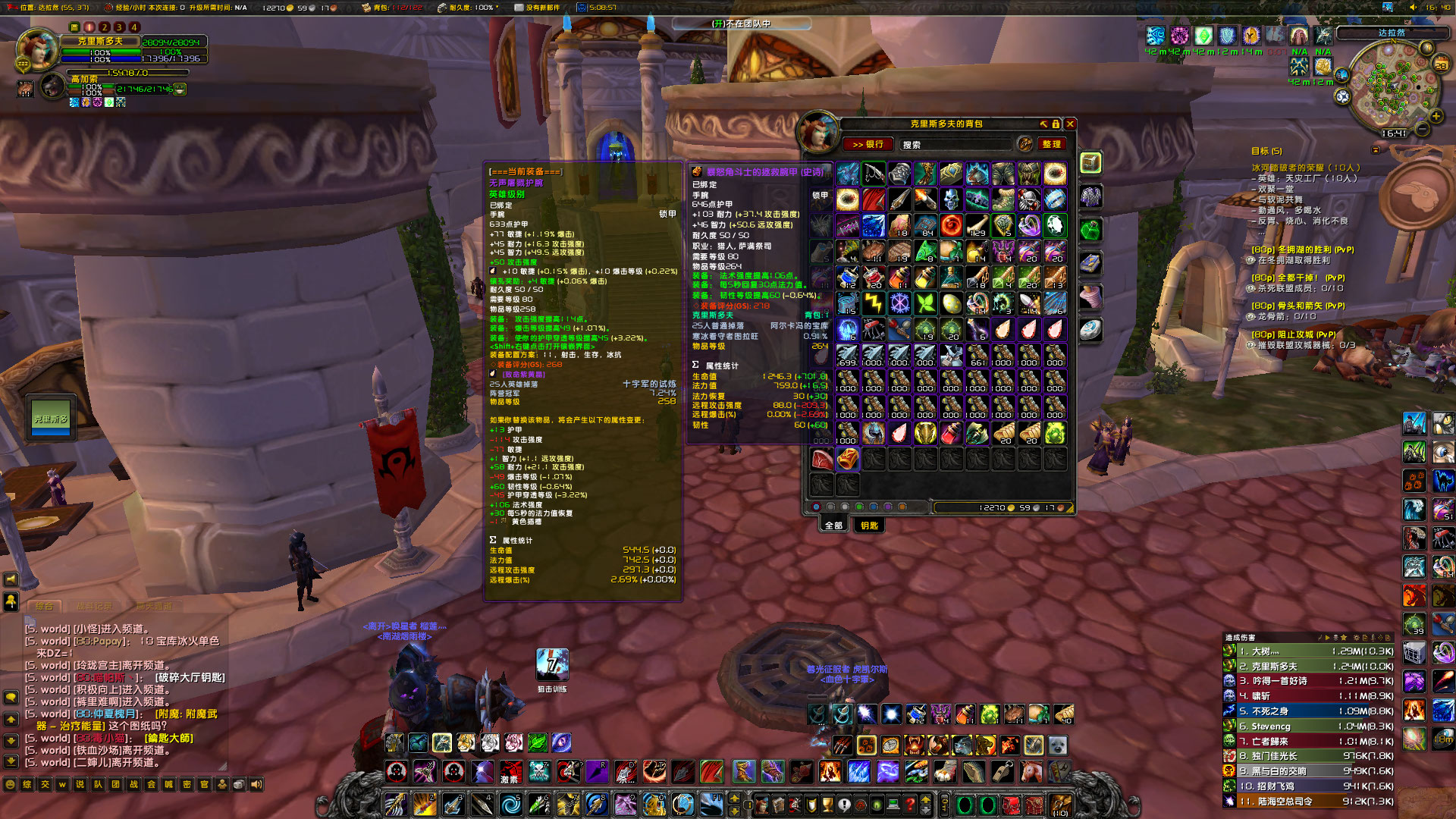Viewport: 1456px width, 819px height.
Task: Open the bank with the >> 银行 button
Action: [869, 144]
